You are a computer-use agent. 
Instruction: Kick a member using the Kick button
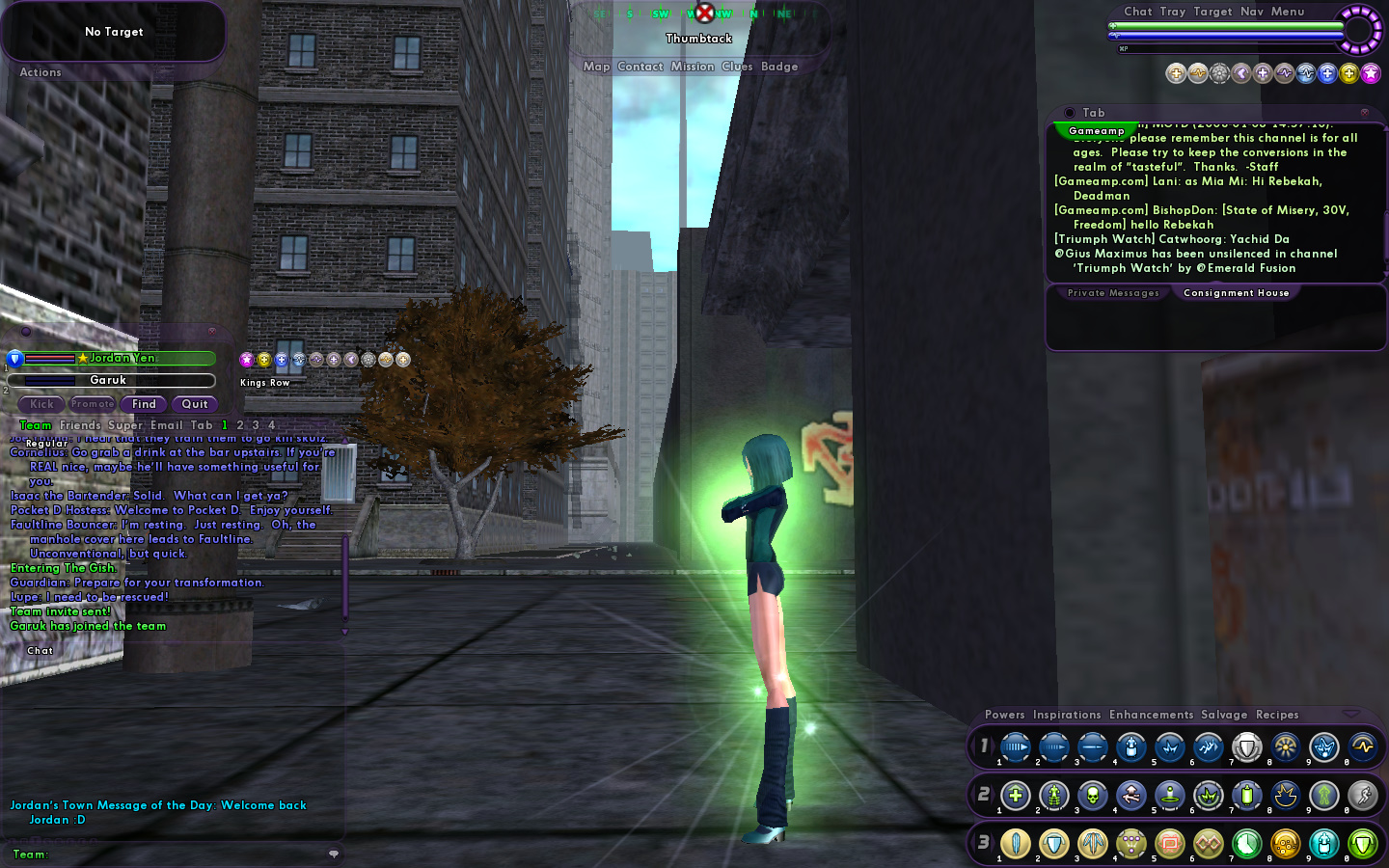(x=41, y=404)
